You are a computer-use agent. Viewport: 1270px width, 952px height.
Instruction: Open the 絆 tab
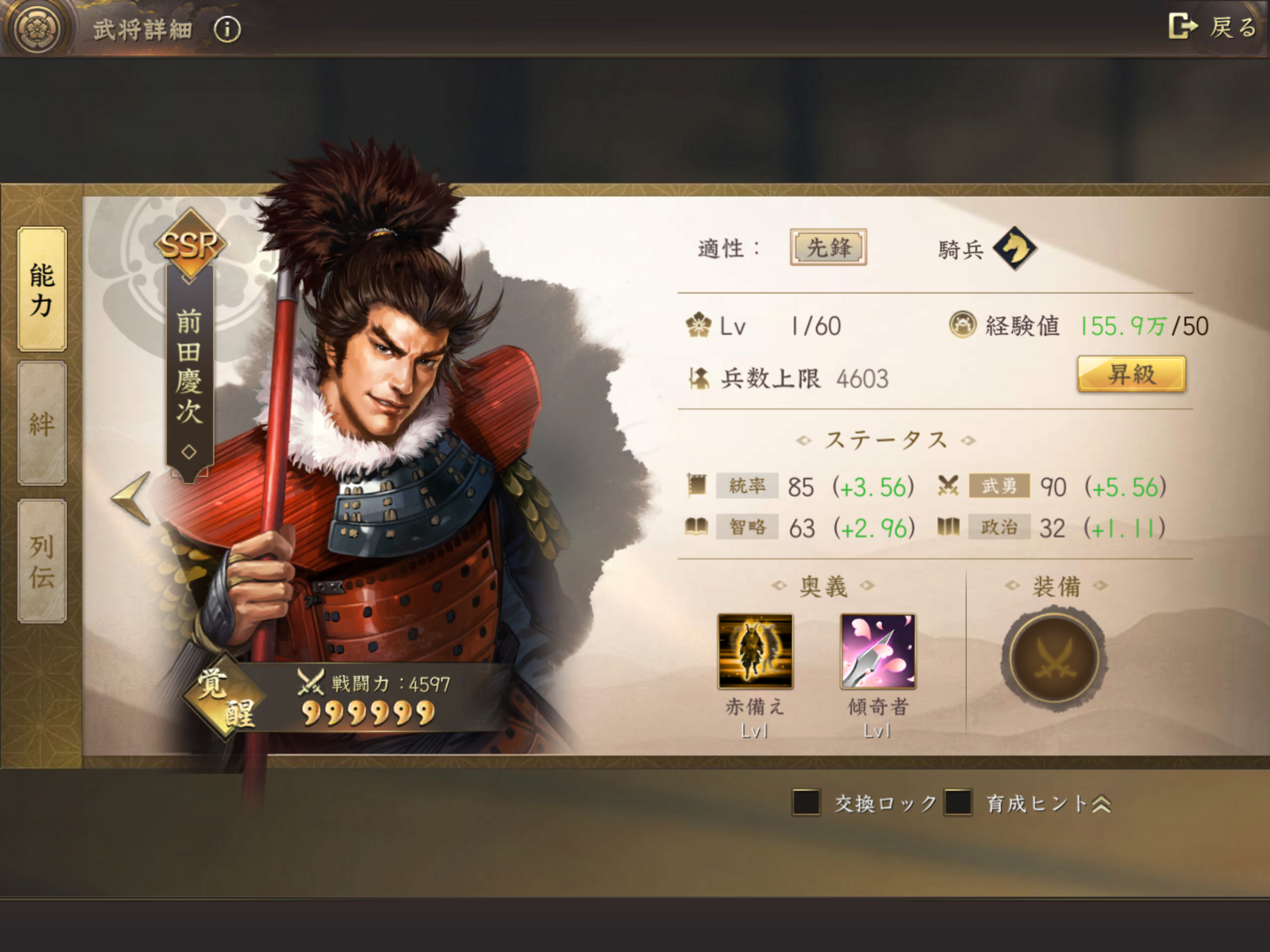[x=42, y=423]
